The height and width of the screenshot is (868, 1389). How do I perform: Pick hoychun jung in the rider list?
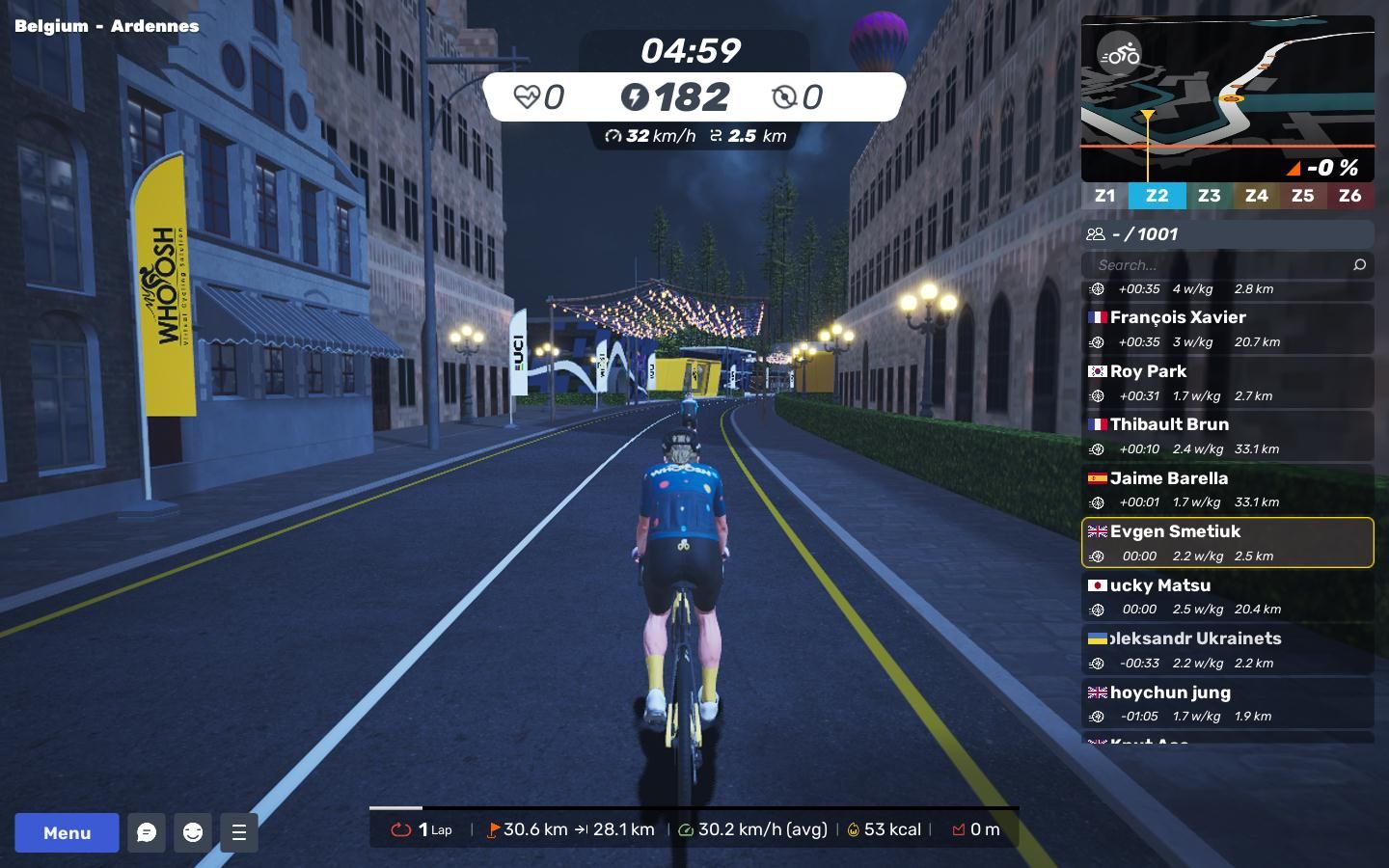click(x=1227, y=704)
